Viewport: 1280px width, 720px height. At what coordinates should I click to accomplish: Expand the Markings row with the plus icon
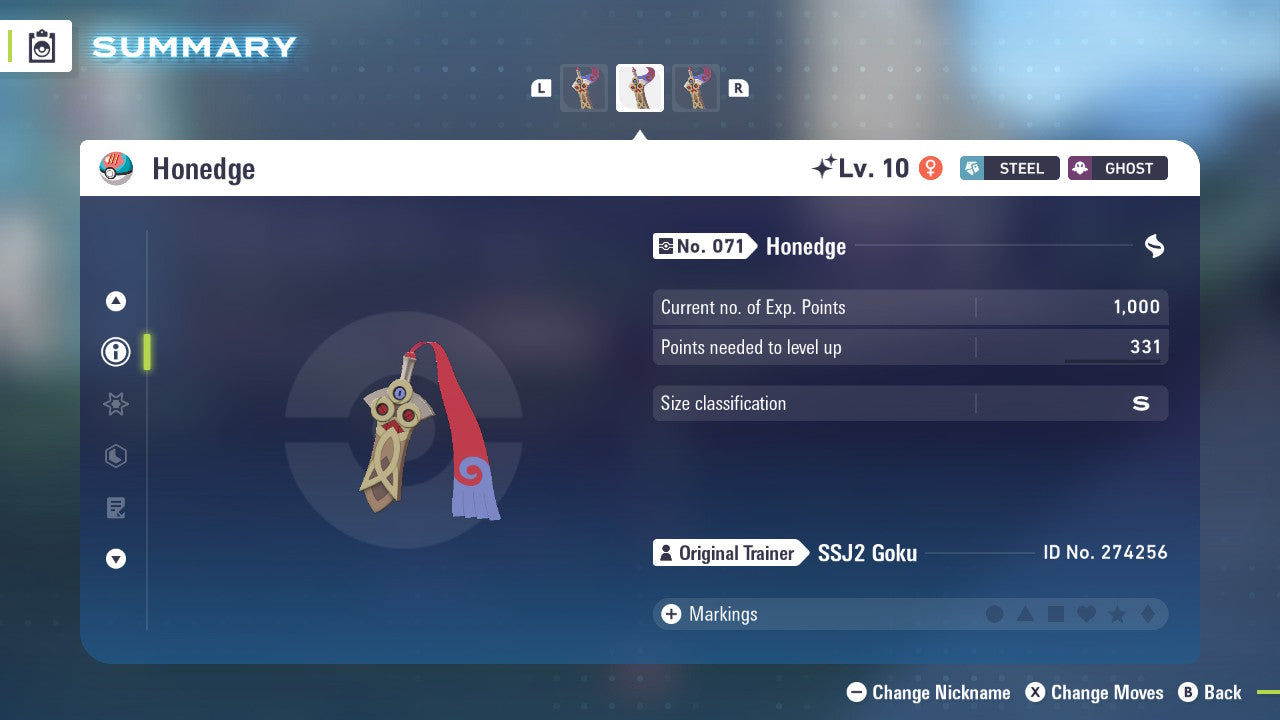(670, 614)
